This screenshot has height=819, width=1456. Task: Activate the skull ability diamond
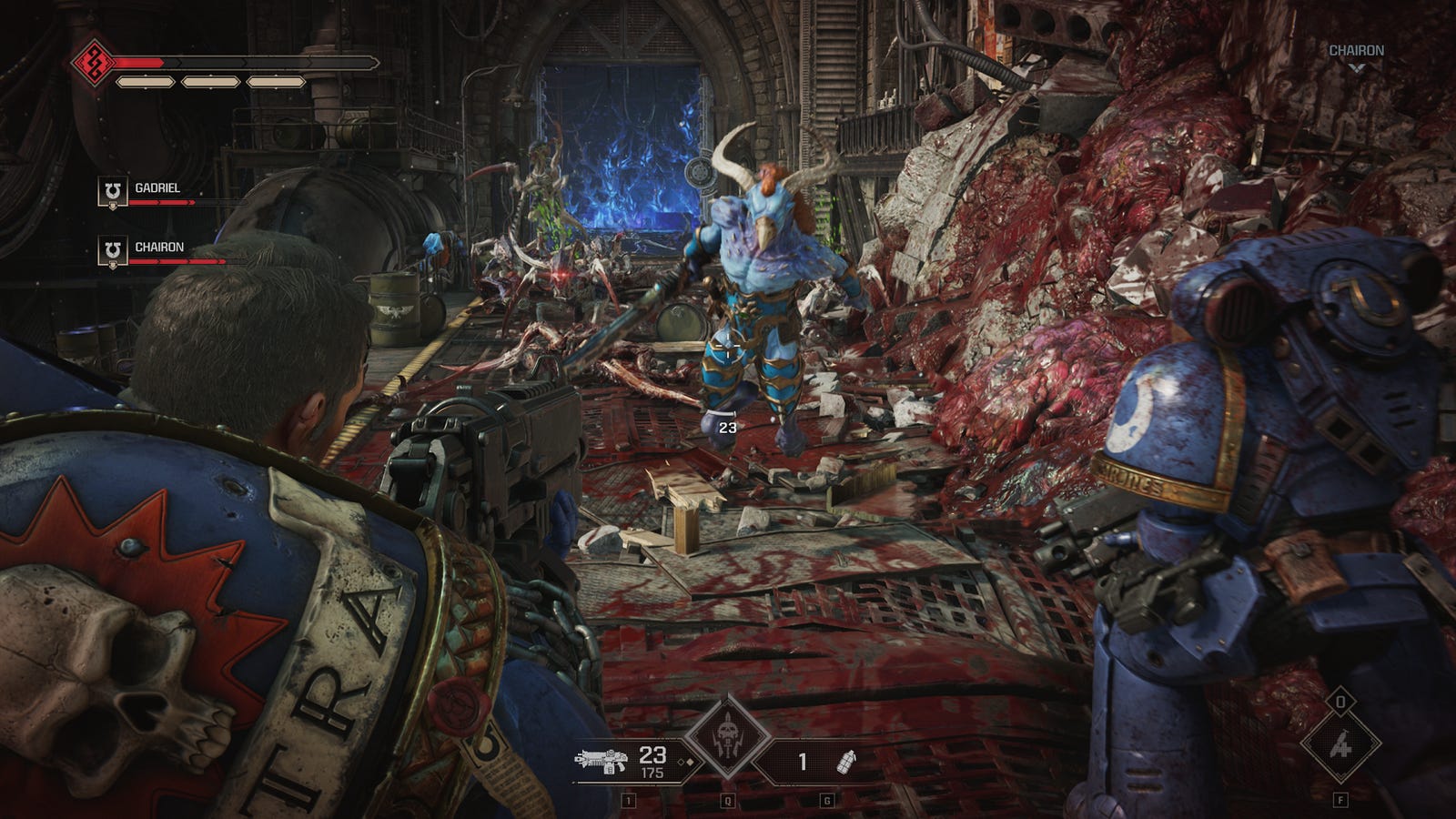tap(727, 735)
